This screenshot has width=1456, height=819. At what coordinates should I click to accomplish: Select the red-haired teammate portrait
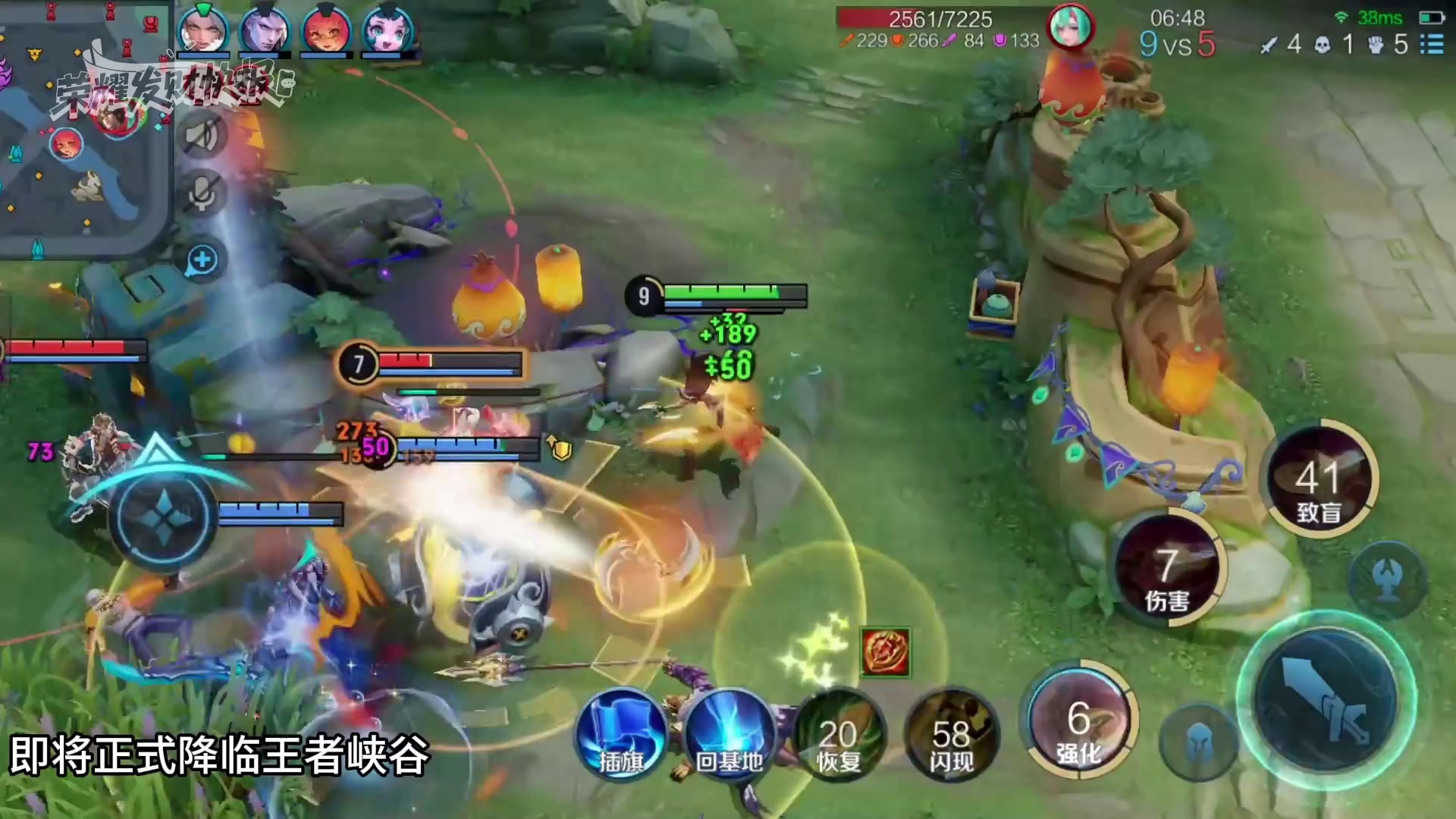click(x=326, y=31)
